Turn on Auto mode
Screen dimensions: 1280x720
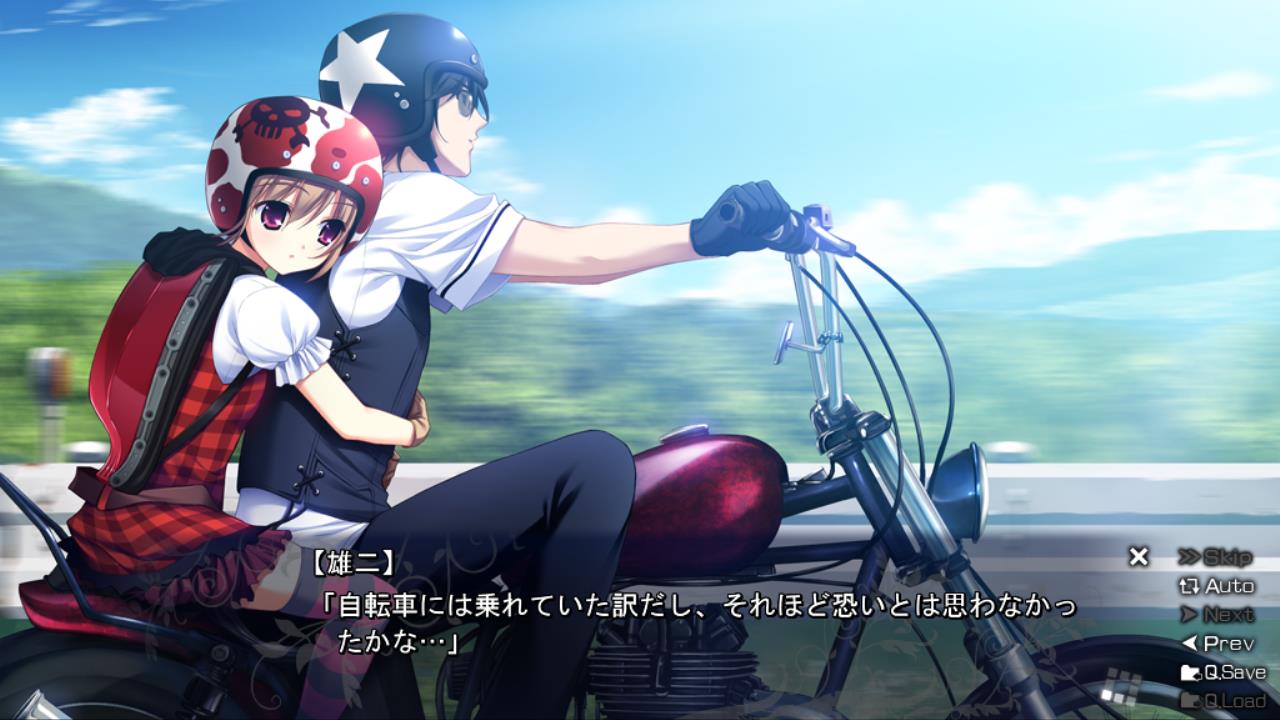[x=1217, y=586]
